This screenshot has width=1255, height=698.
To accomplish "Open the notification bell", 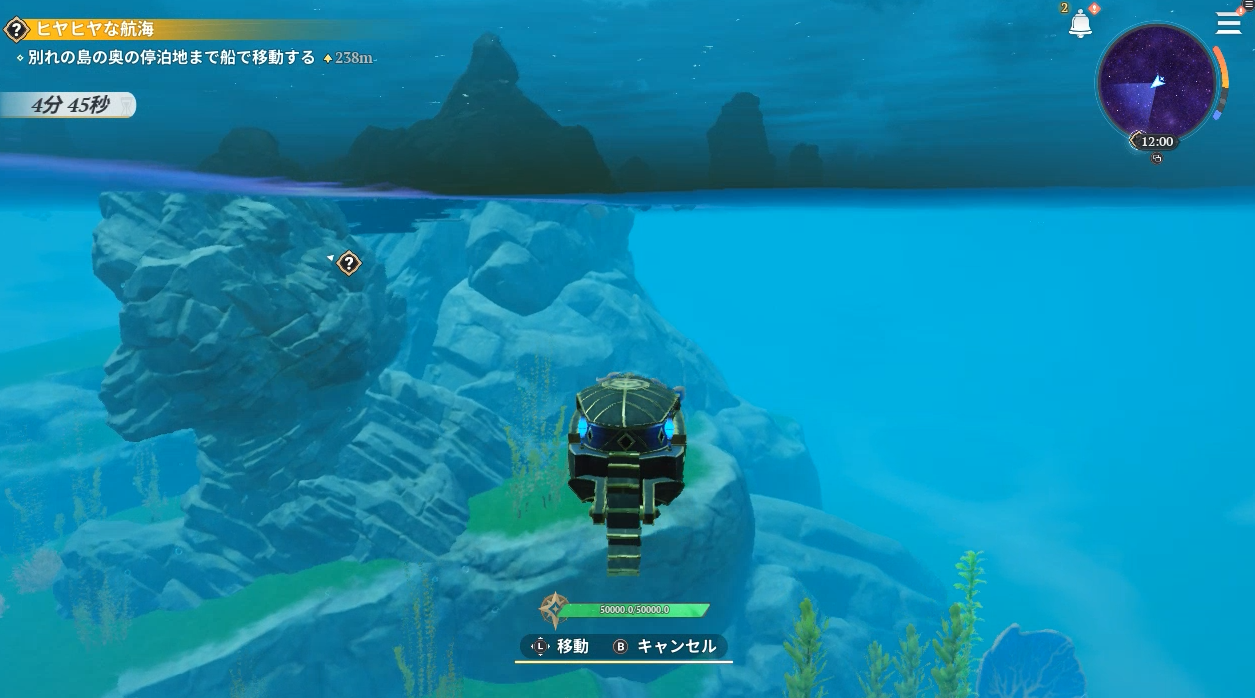I will coord(1080,25).
